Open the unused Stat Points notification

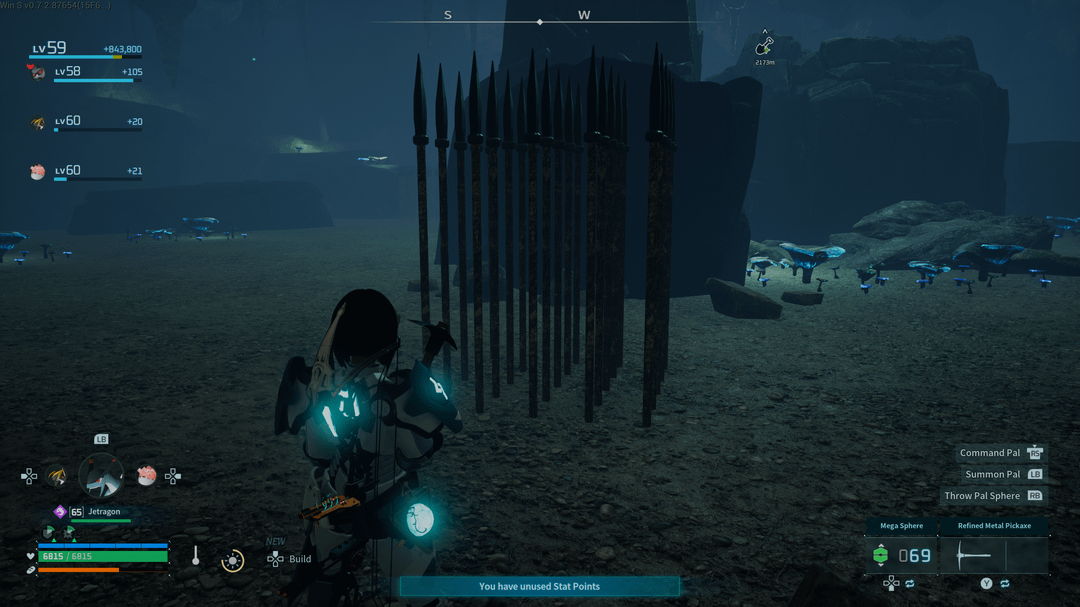[x=539, y=586]
